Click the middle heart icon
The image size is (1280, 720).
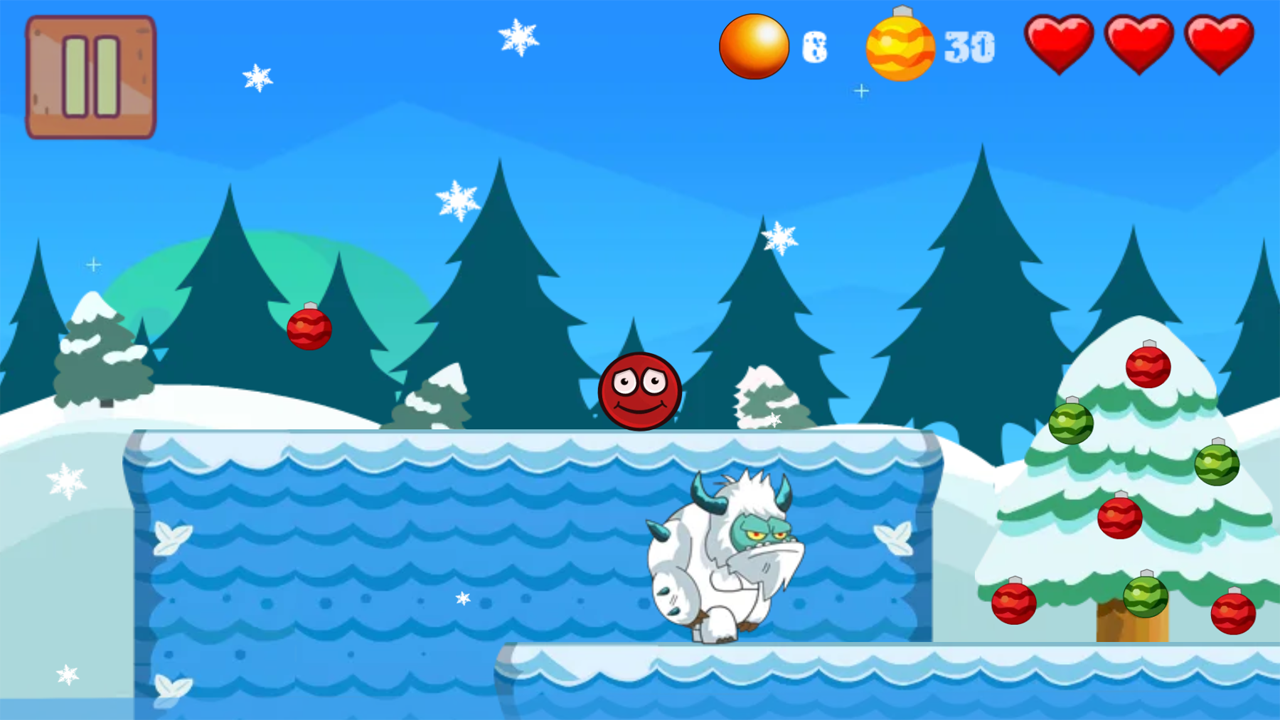(1139, 44)
